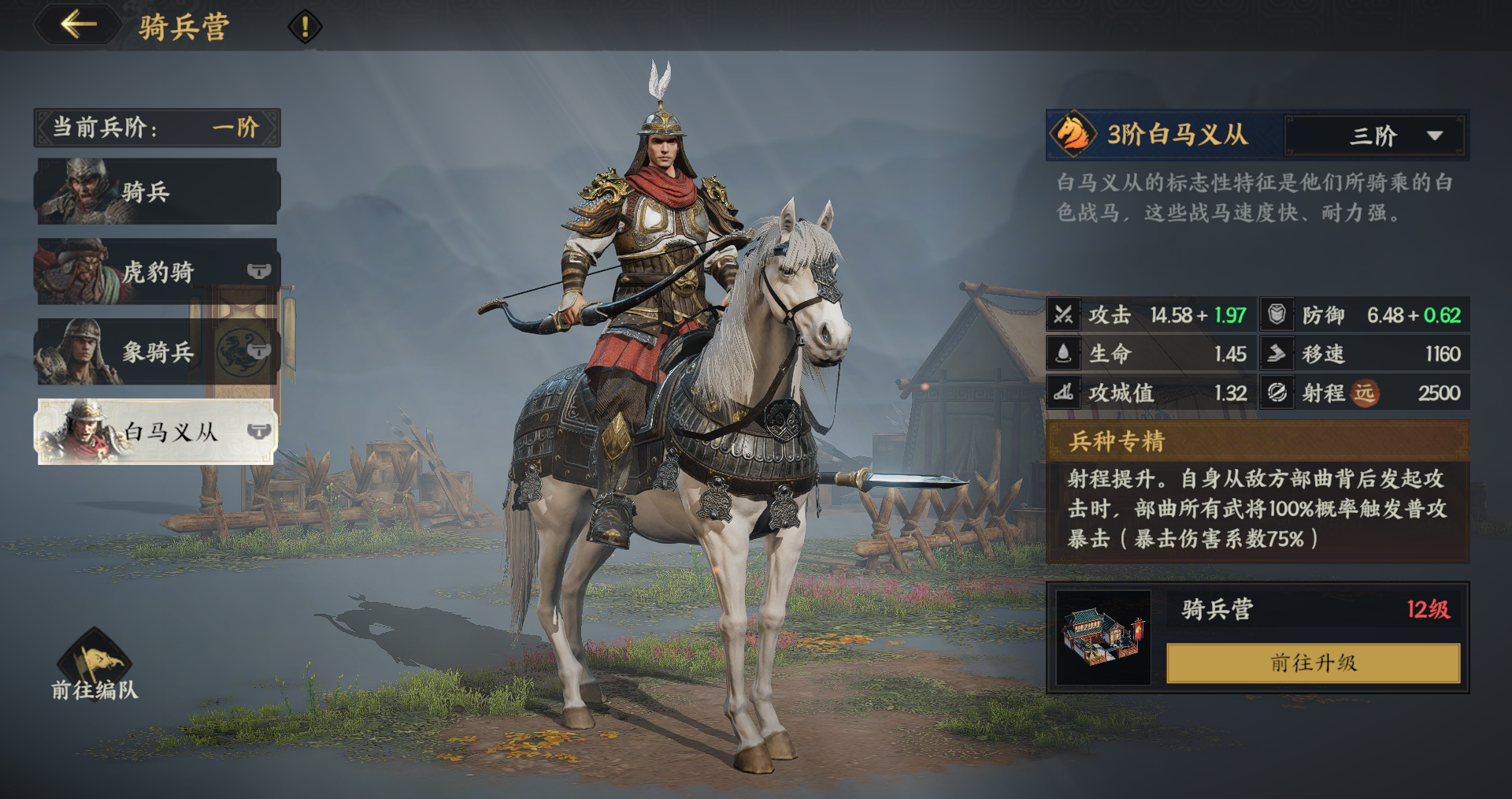Select the 骑兵 unit entry
The height and width of the screenshot is (799, 1512).
(x=157, y=191)
